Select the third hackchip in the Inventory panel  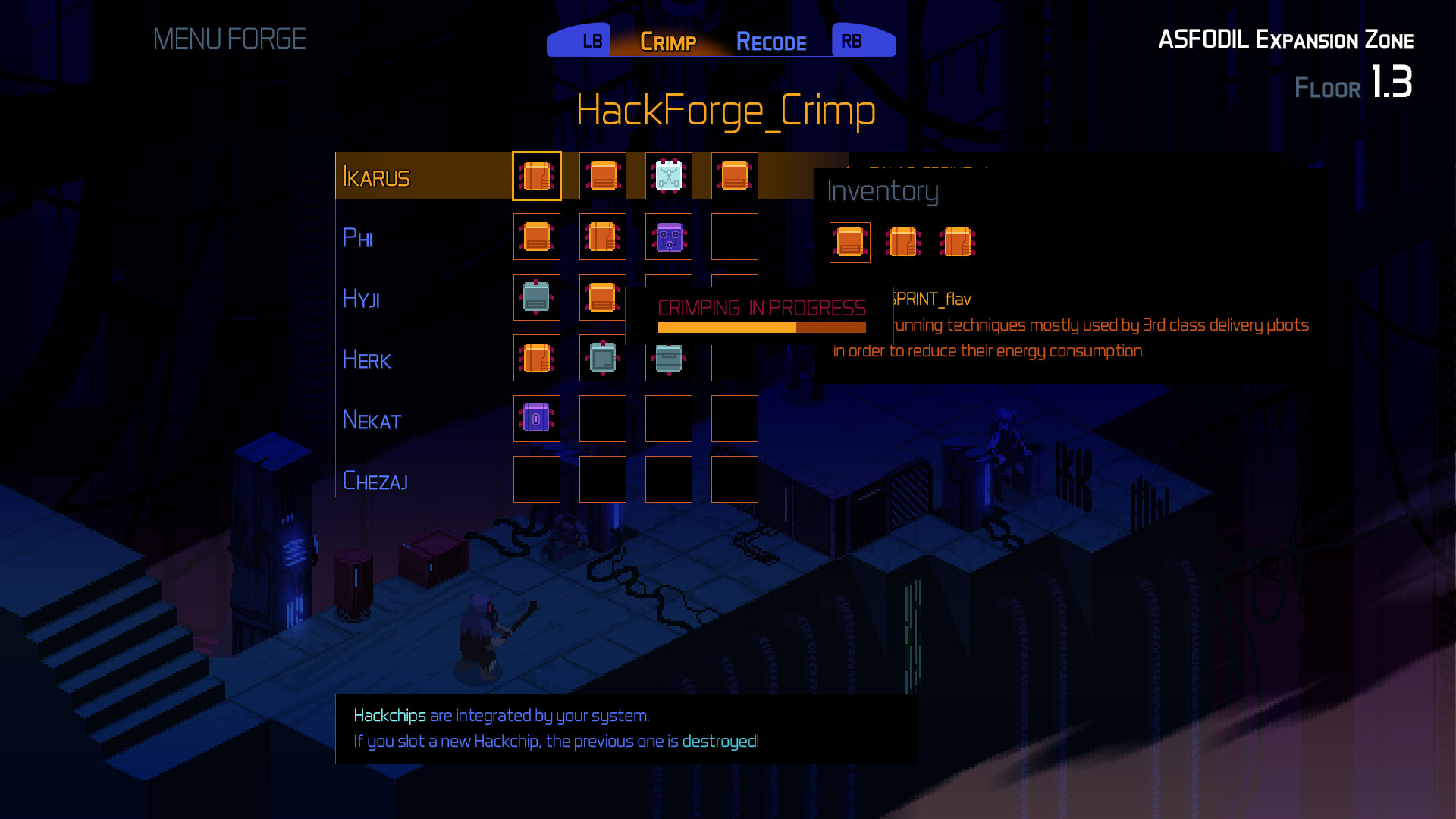click(x=957, y=243)
